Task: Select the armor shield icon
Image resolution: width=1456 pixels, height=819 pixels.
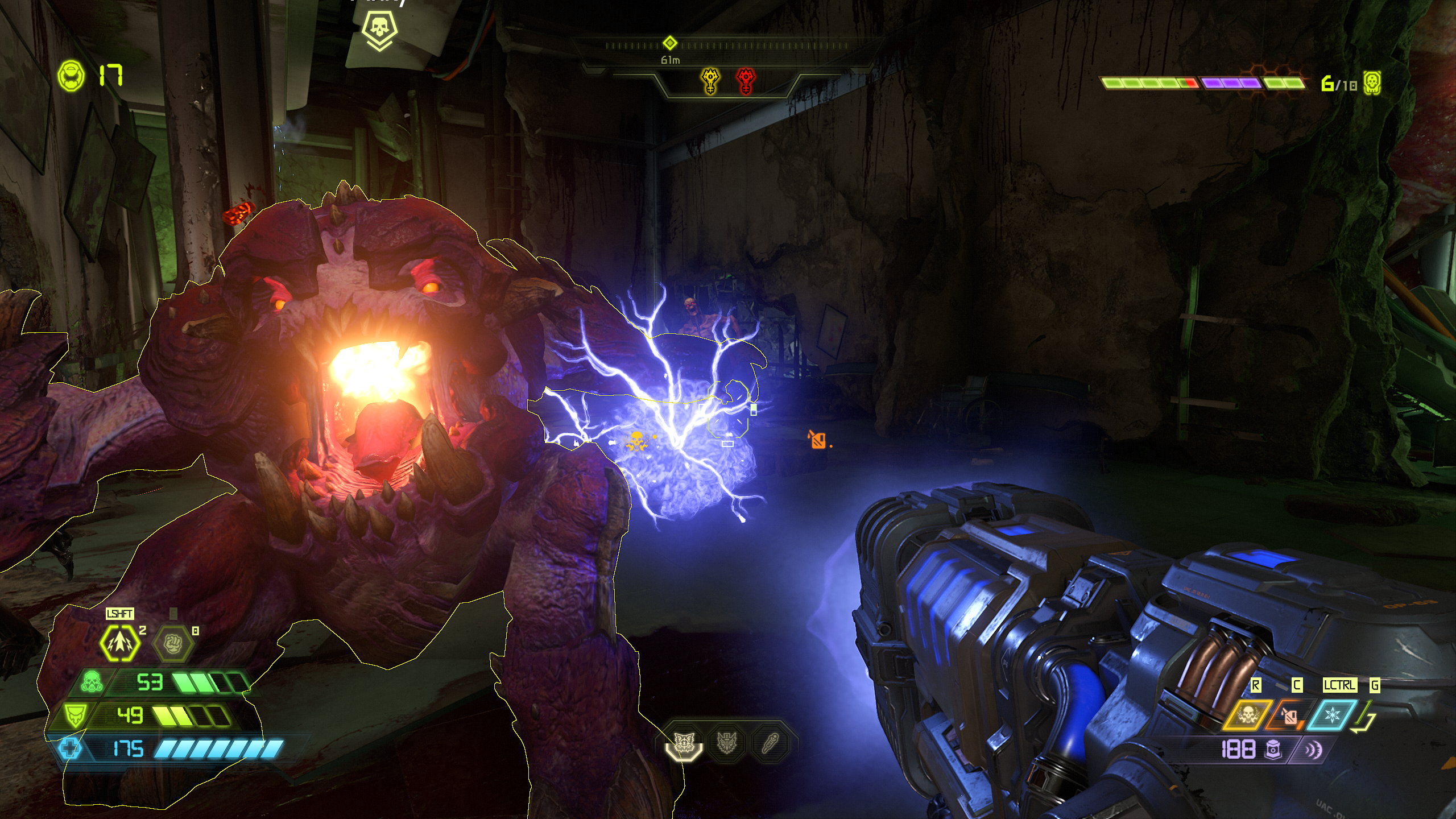Action: (75, 715)
